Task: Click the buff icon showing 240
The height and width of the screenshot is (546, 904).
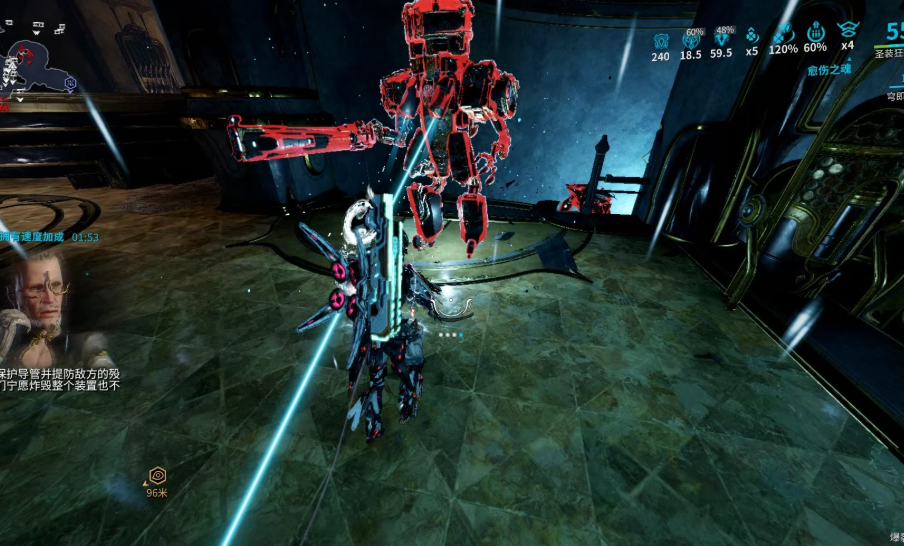Action: pyautogui.click(x=660, y=40)
